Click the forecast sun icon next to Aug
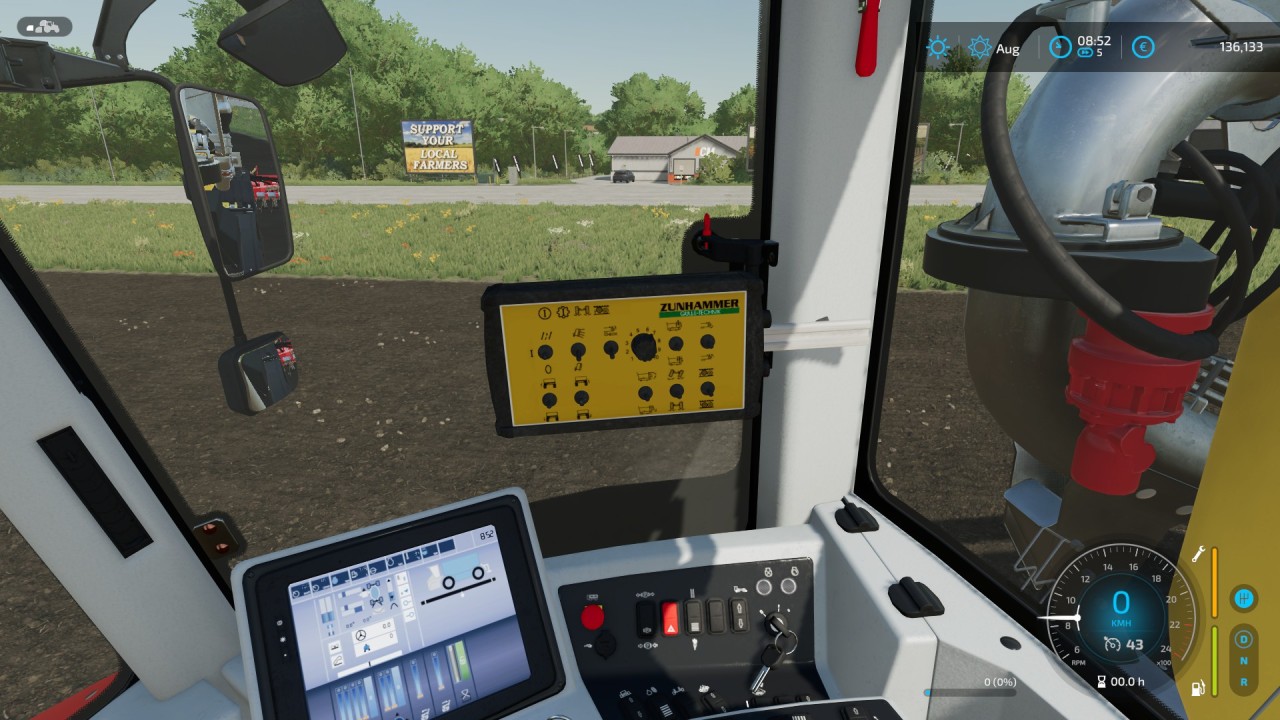Viewport: 1280px width, 720px height. point(978,46)
